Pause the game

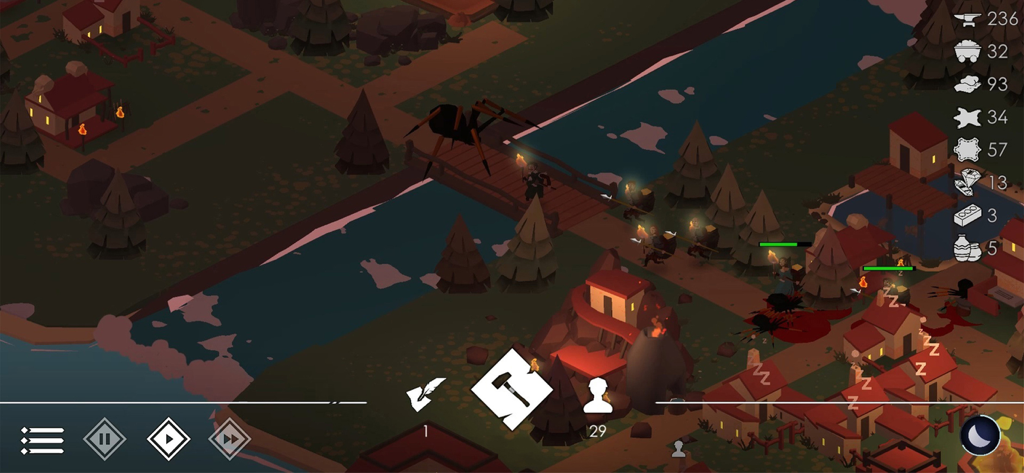pyautogui.click(x=104, y=439)
